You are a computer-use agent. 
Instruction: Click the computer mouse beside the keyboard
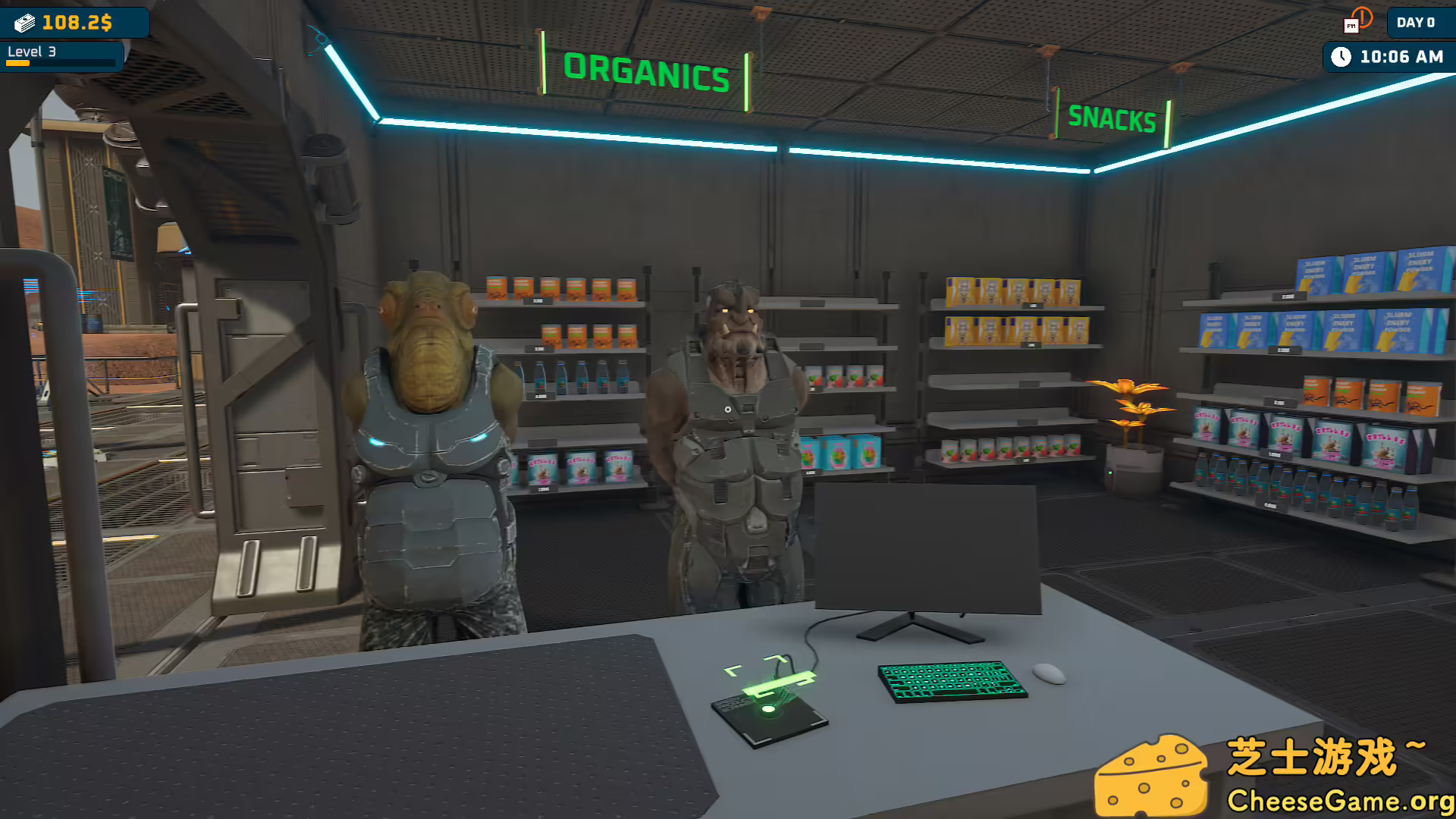point(1050,675)
